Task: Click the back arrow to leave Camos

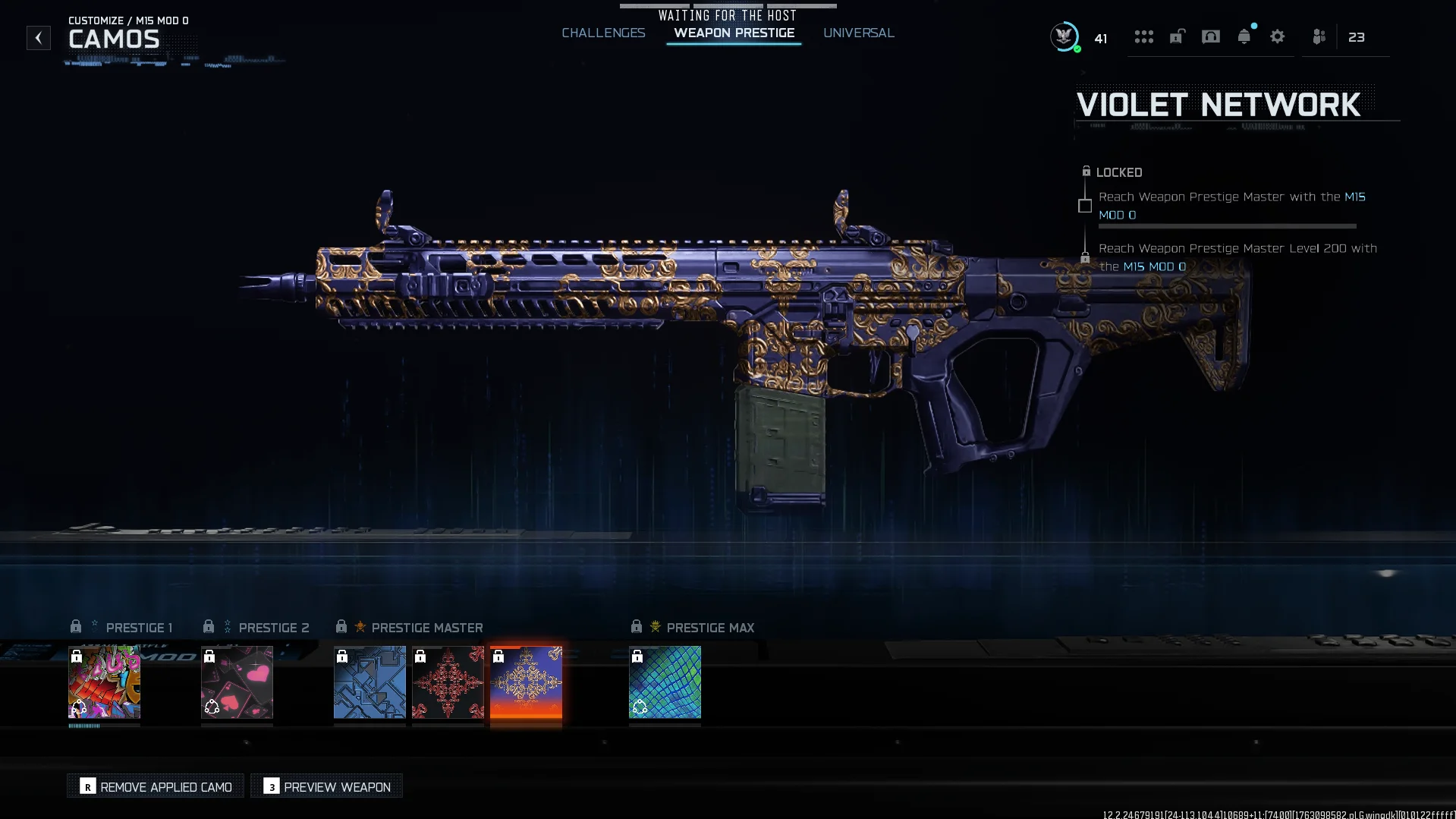Action: 38,38
